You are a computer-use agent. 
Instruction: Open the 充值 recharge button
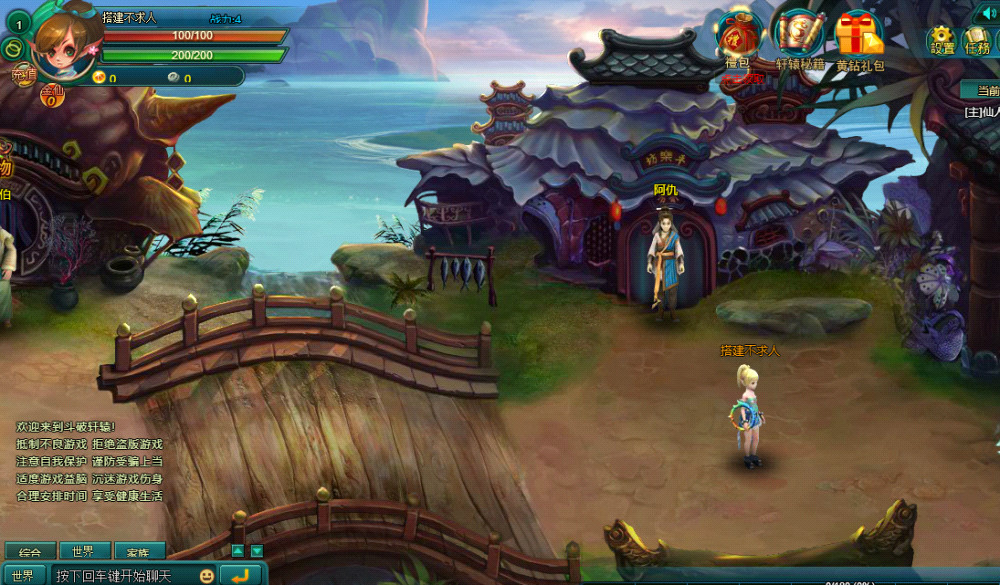tap(23, 73)
